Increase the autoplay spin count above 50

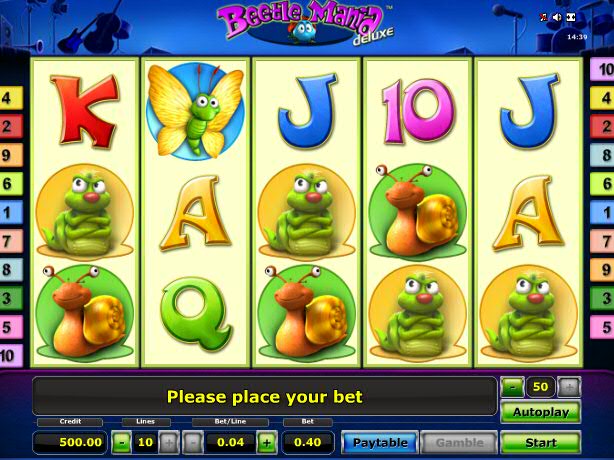tap(568, 386)
